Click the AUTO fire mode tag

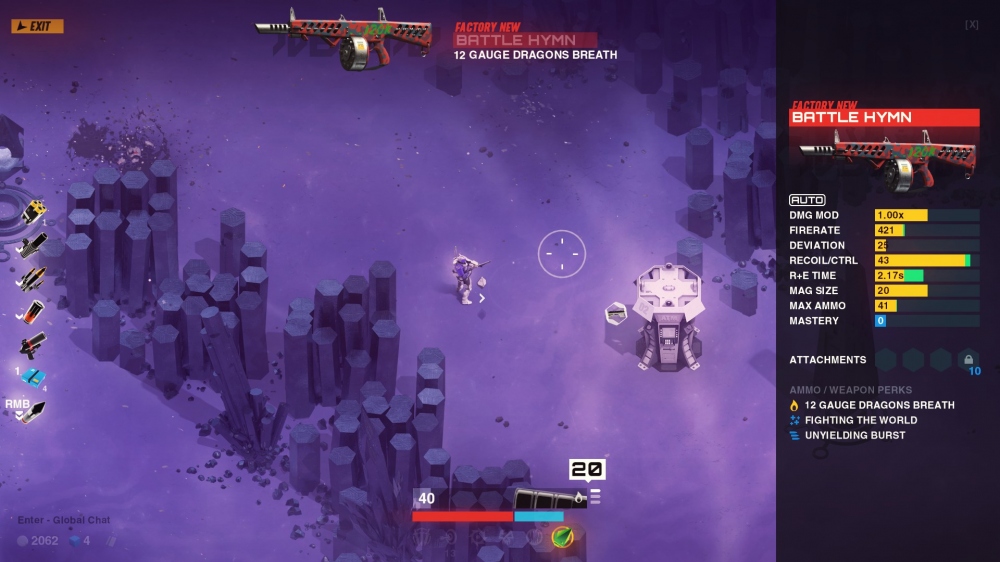point(807,200)
